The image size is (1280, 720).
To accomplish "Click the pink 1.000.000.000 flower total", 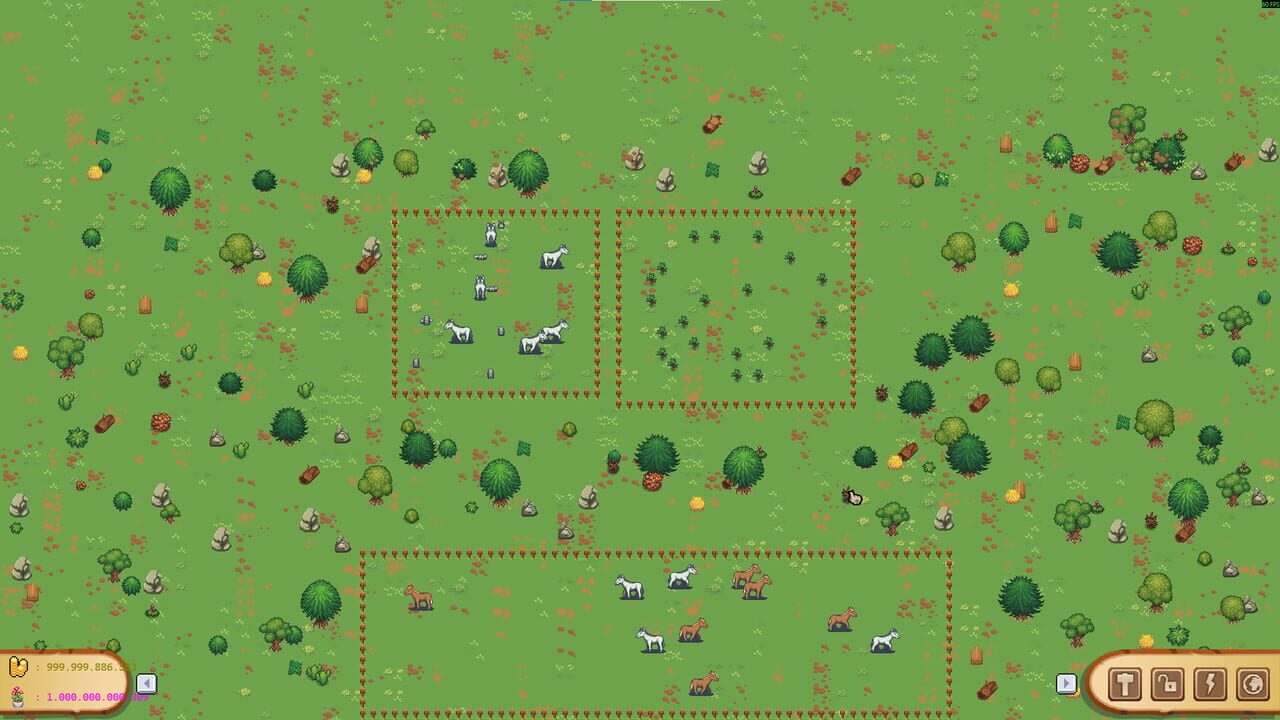I will (x=88, y=698).
